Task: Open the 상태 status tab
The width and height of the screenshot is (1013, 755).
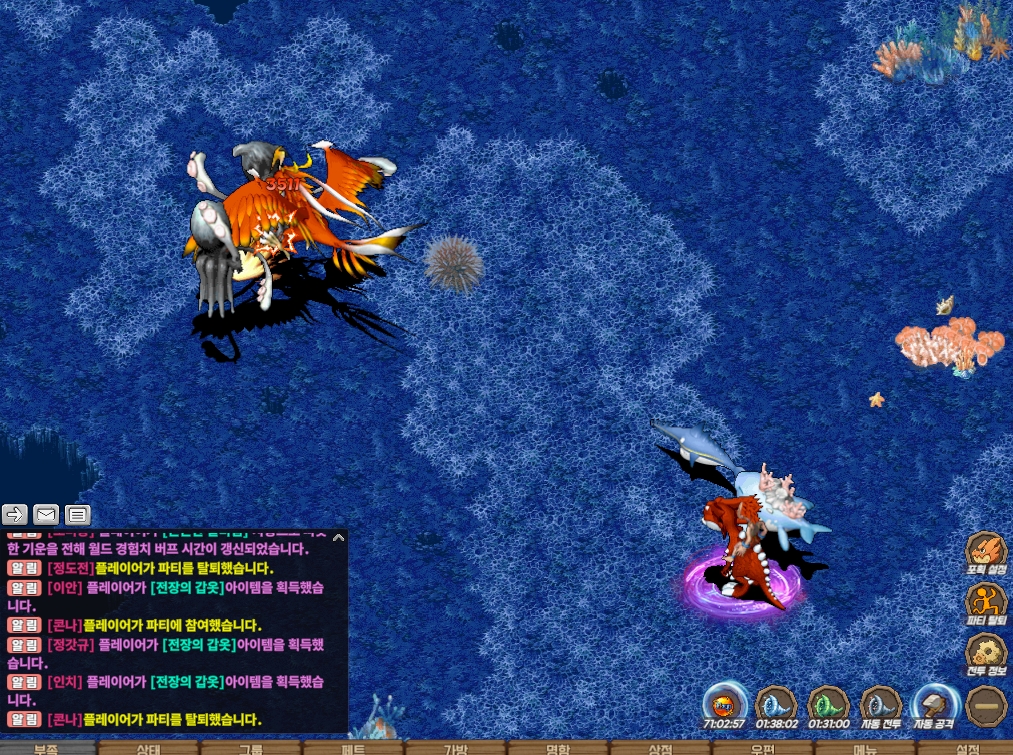Action: point(149,748)
